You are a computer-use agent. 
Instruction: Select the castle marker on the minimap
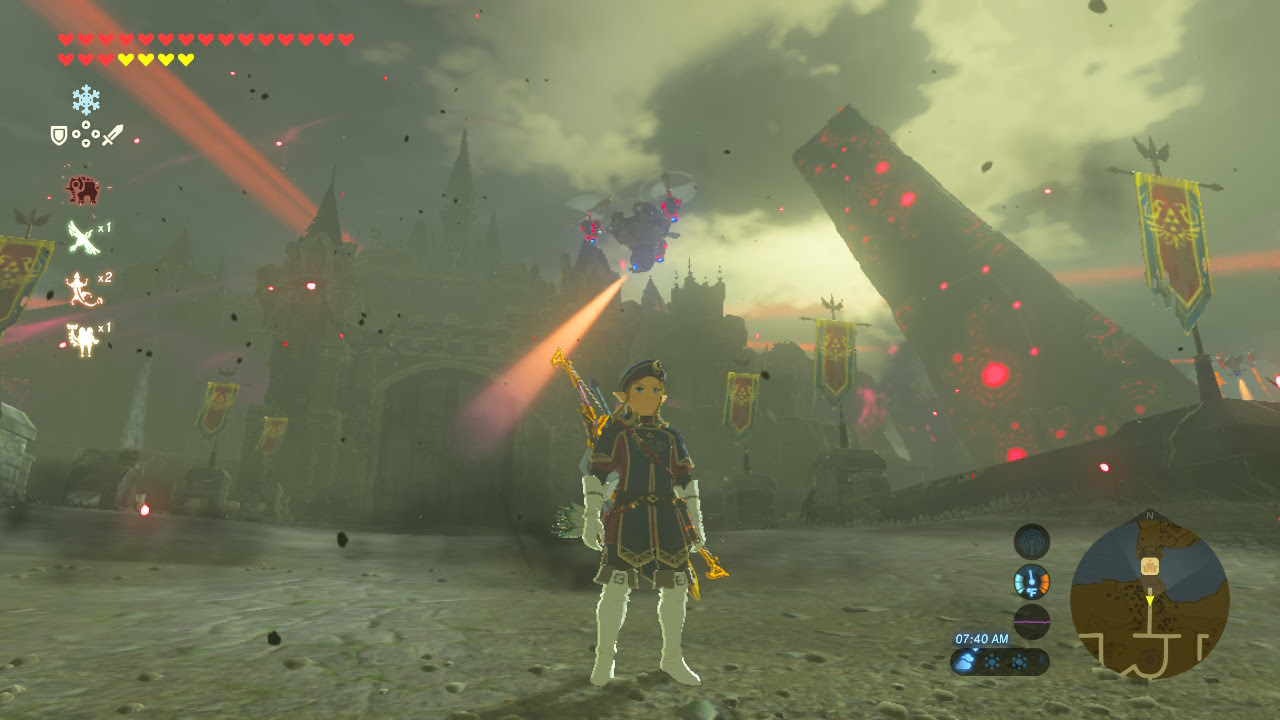[x=1150, y=566]
